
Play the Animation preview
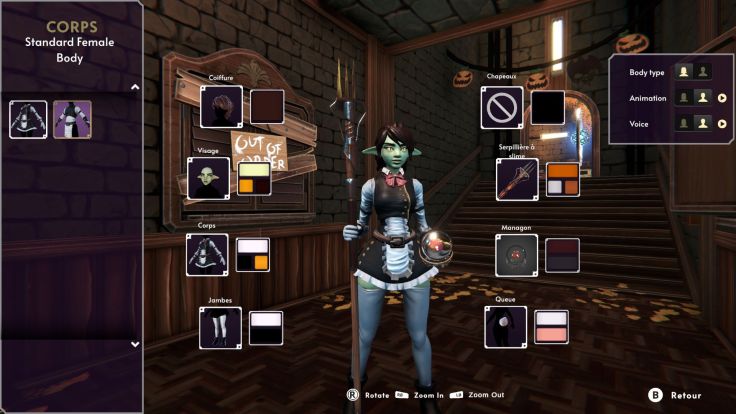click(721, 98)
